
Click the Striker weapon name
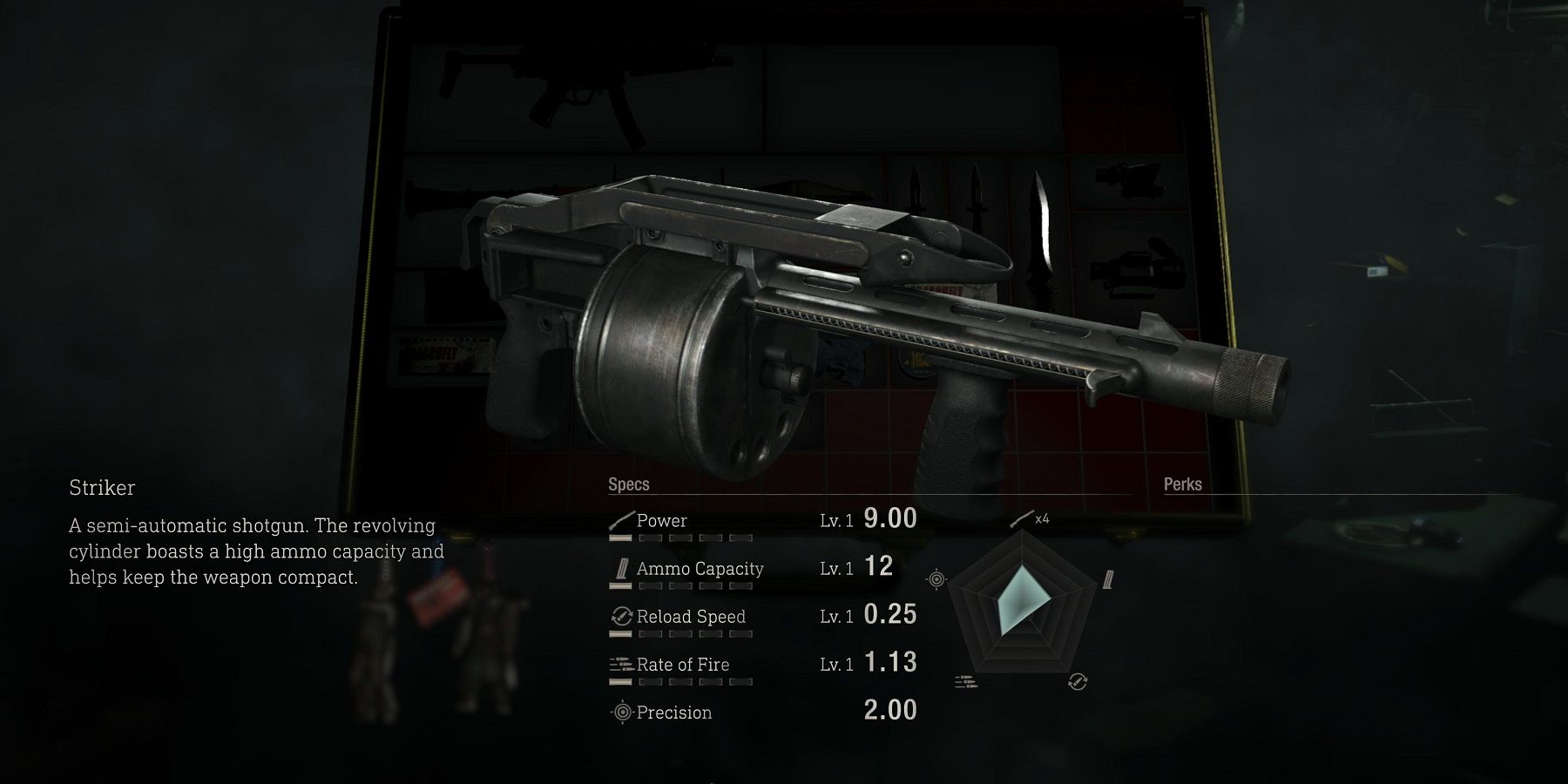[x=101, y=488]
